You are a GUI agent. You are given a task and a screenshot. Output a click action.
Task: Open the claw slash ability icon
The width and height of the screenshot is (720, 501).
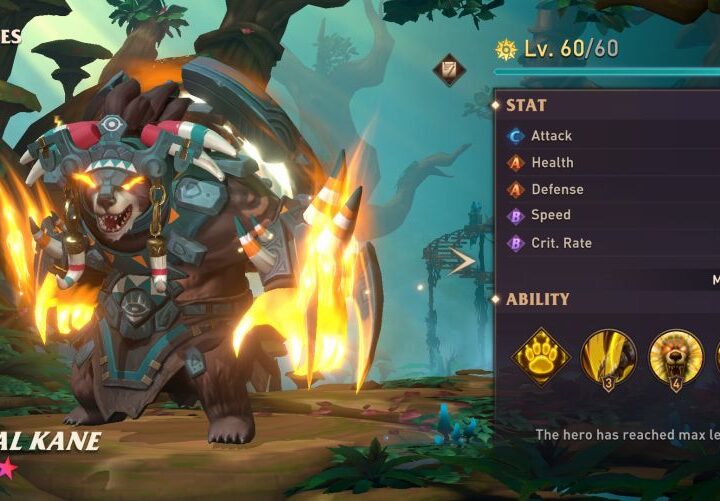608,356
